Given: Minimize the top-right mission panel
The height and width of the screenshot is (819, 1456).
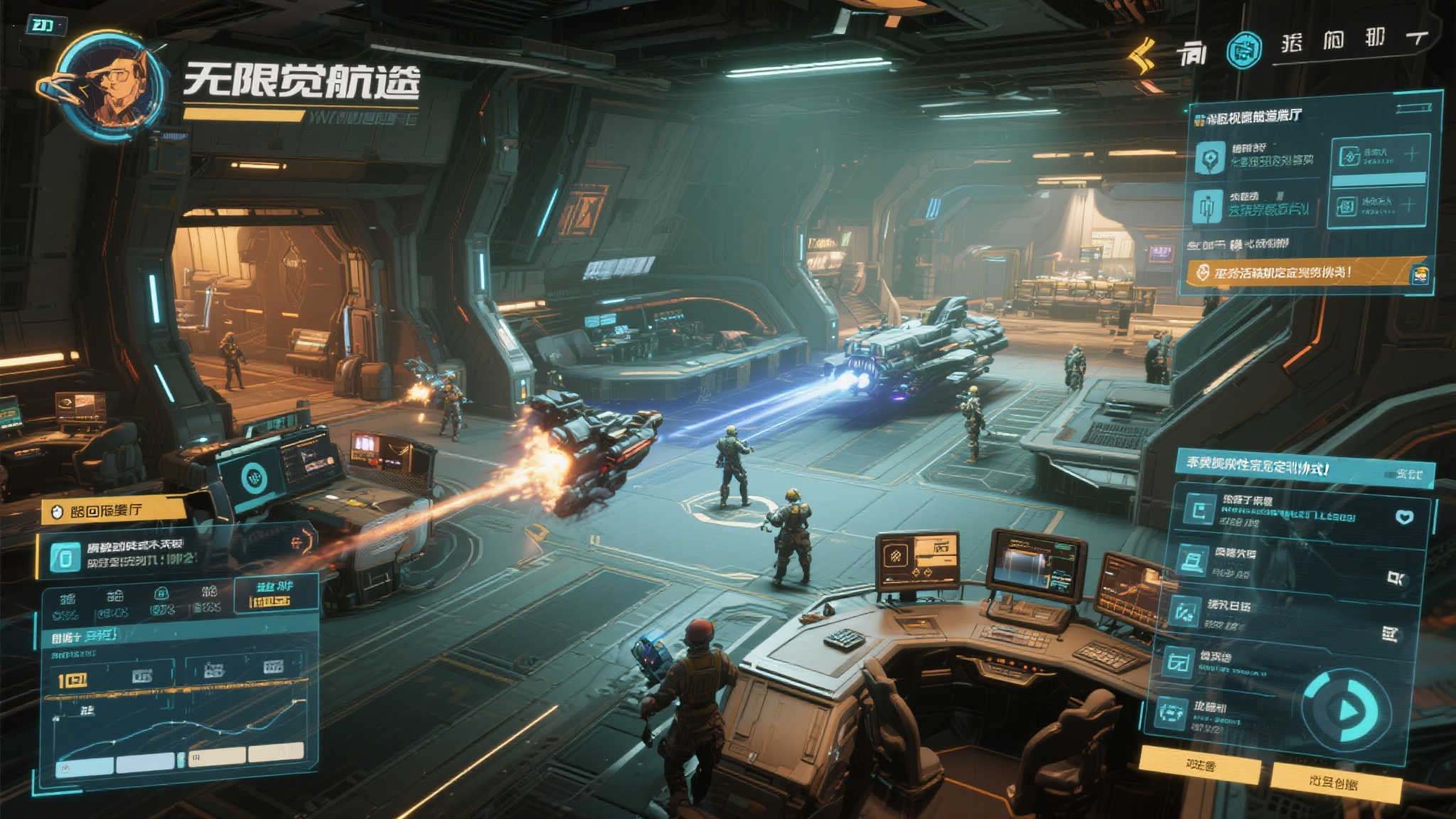Looking at the screenshot, I should pos(1413,108).
